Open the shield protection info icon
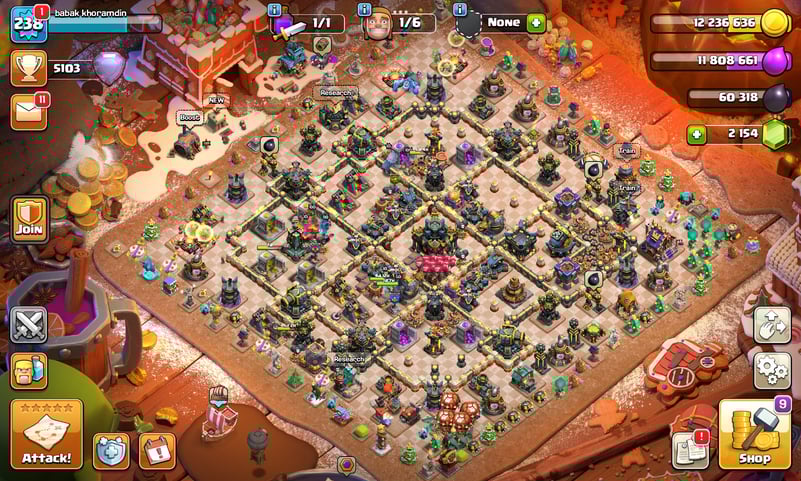This screenshot has width=801, height=481. [111, 450]
